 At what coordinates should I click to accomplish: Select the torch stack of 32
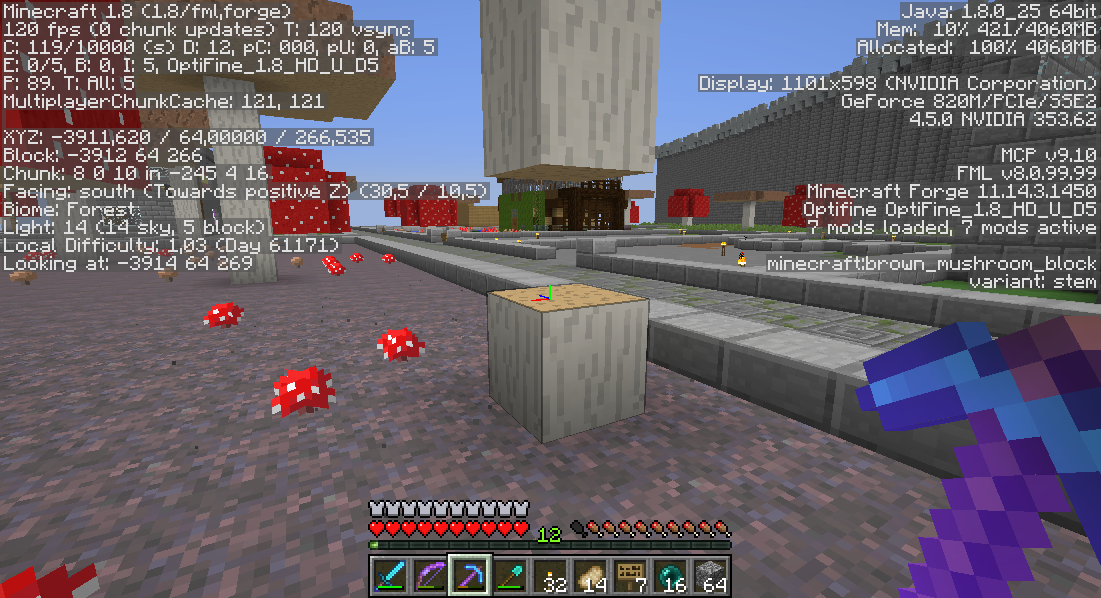(x=549, y=576)
